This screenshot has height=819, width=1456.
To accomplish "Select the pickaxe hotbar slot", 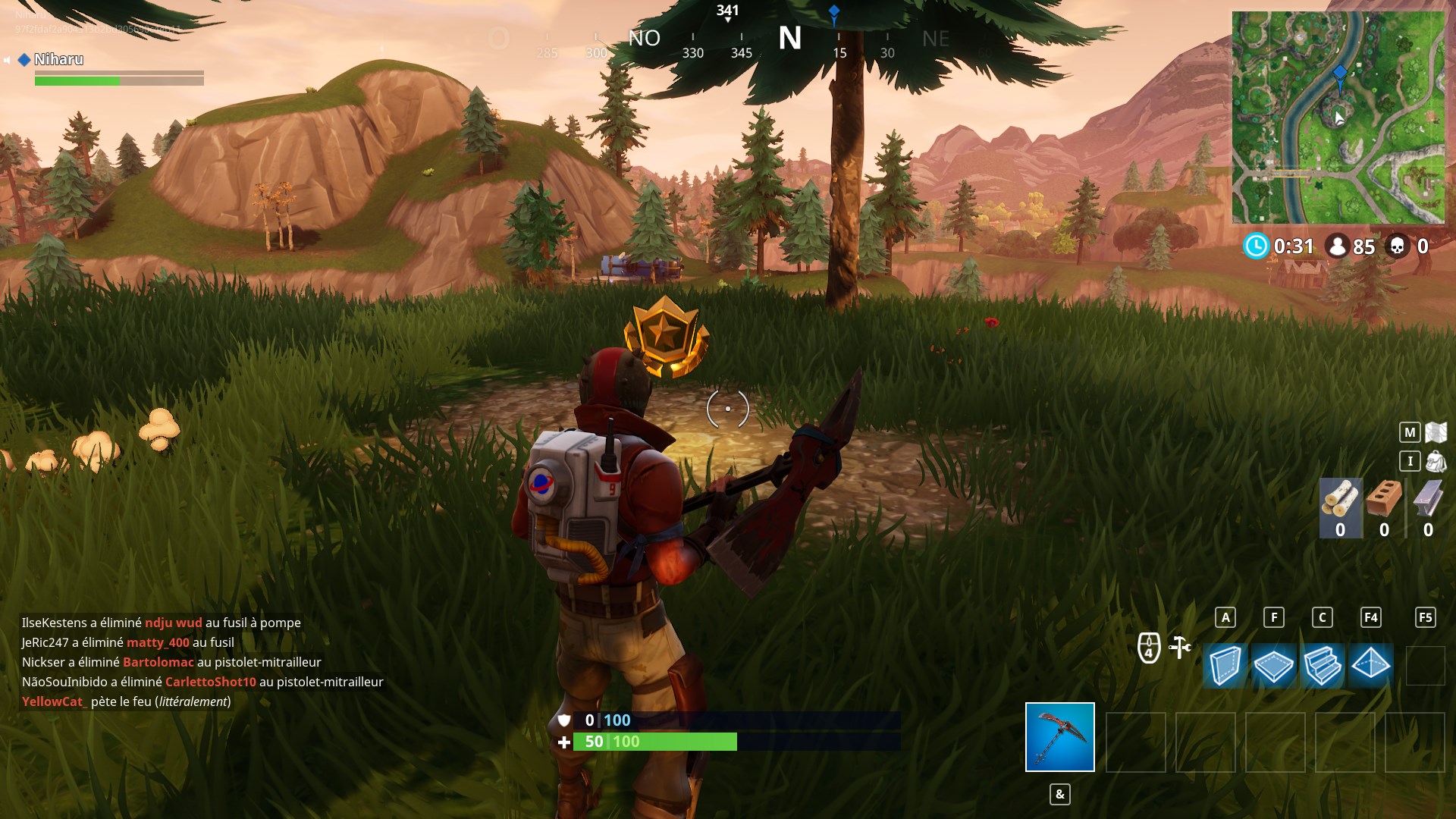I will [1059, 736].
